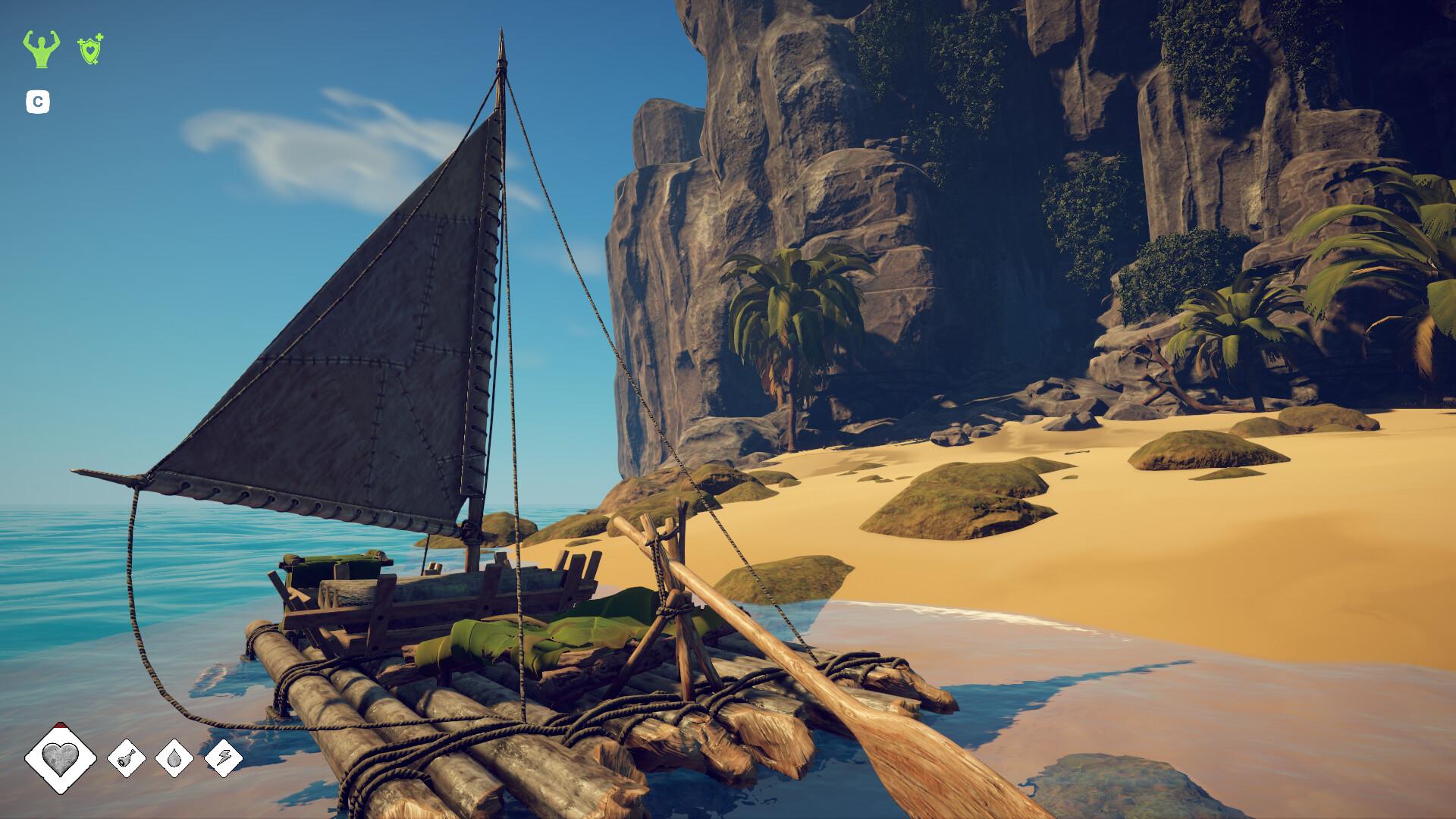Select the health tab among status icons
This screenshot has height=819, width=1456.
pyautogui.click(x=60, y=760)
